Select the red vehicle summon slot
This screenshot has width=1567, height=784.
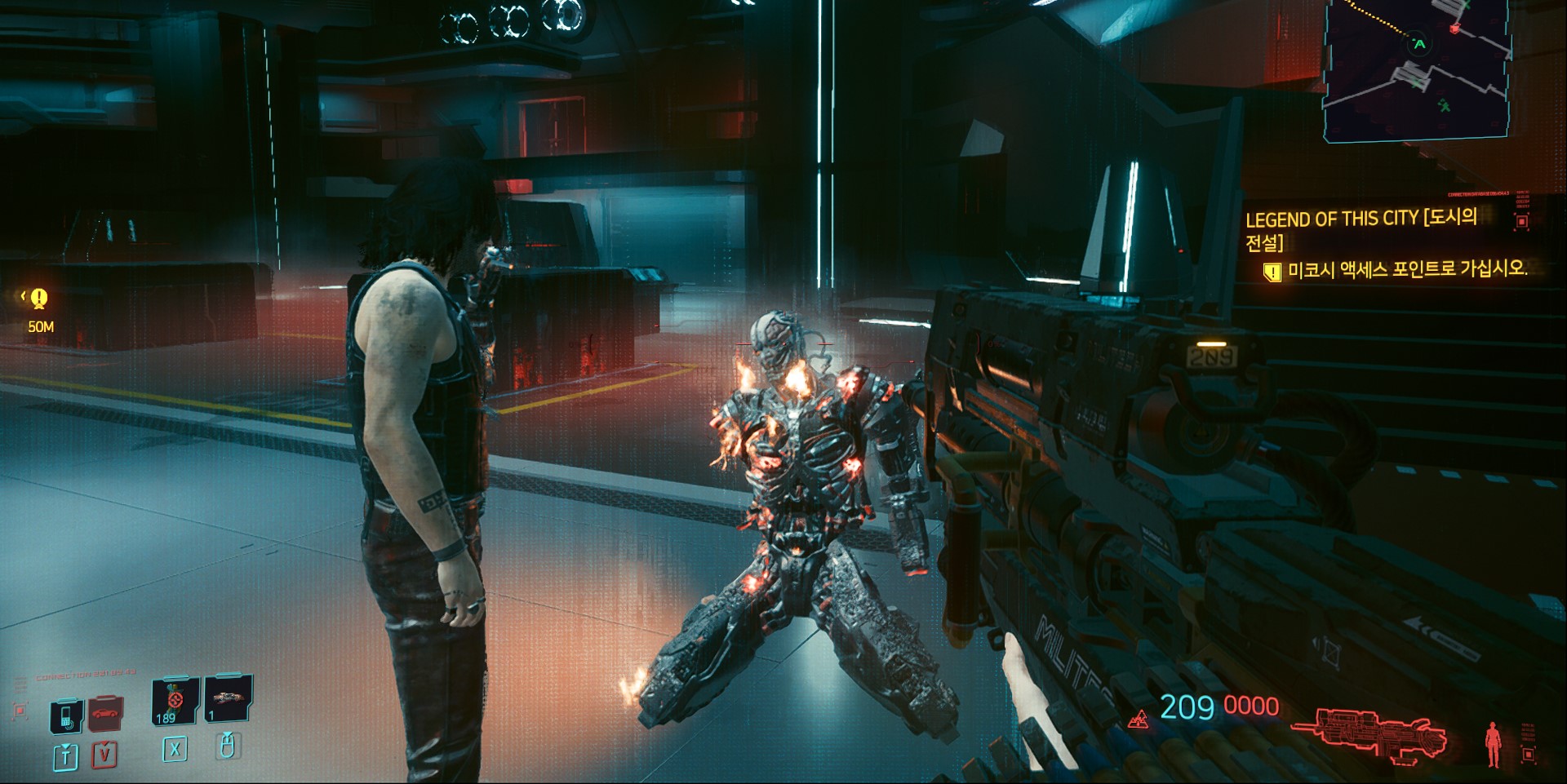[105, 714]
